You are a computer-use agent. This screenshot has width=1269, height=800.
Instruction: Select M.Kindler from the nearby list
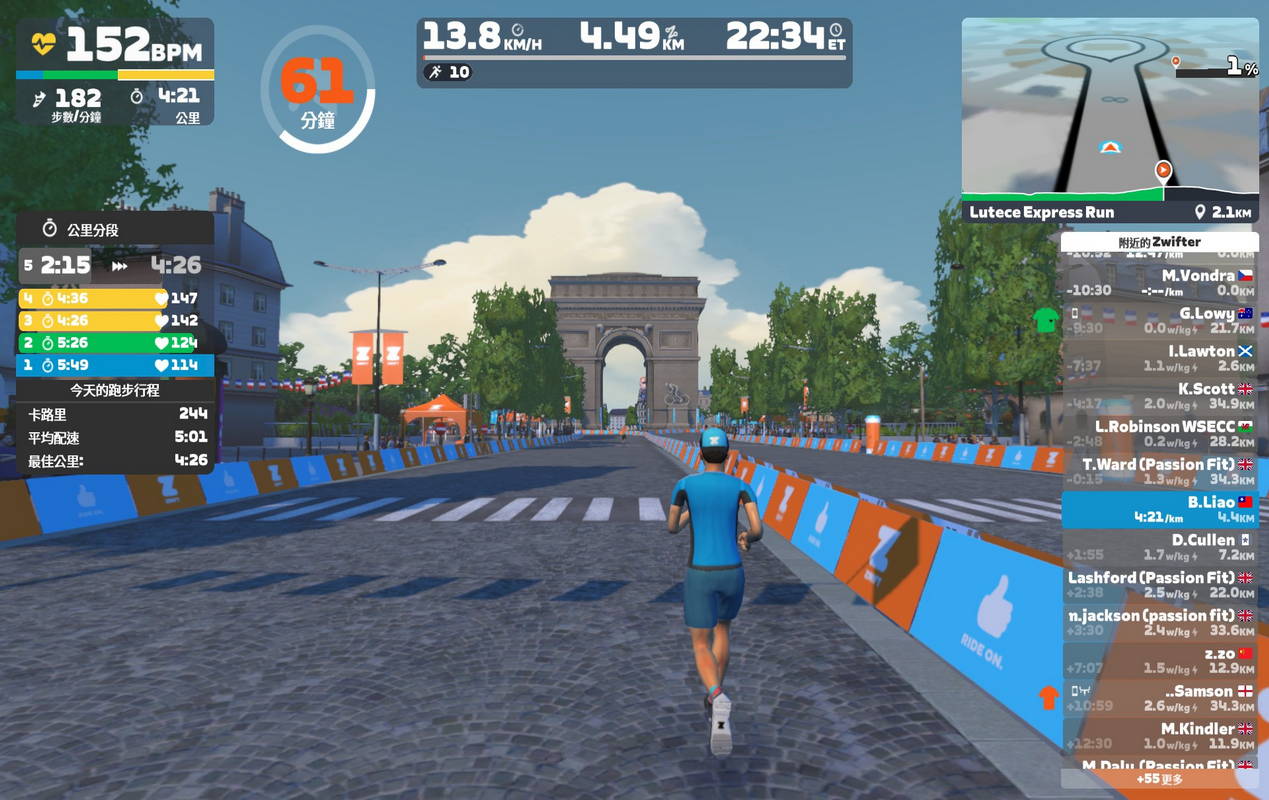(x=1159, y=737)
